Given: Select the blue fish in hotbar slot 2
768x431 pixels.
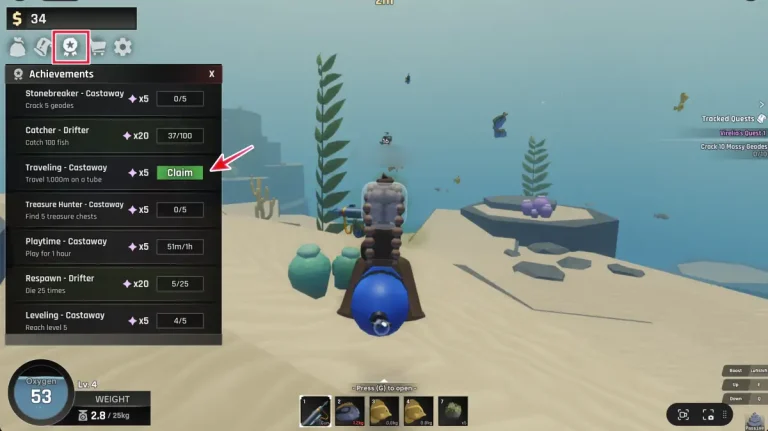Looking at the screenshot, I should click(x=352, y=411).
